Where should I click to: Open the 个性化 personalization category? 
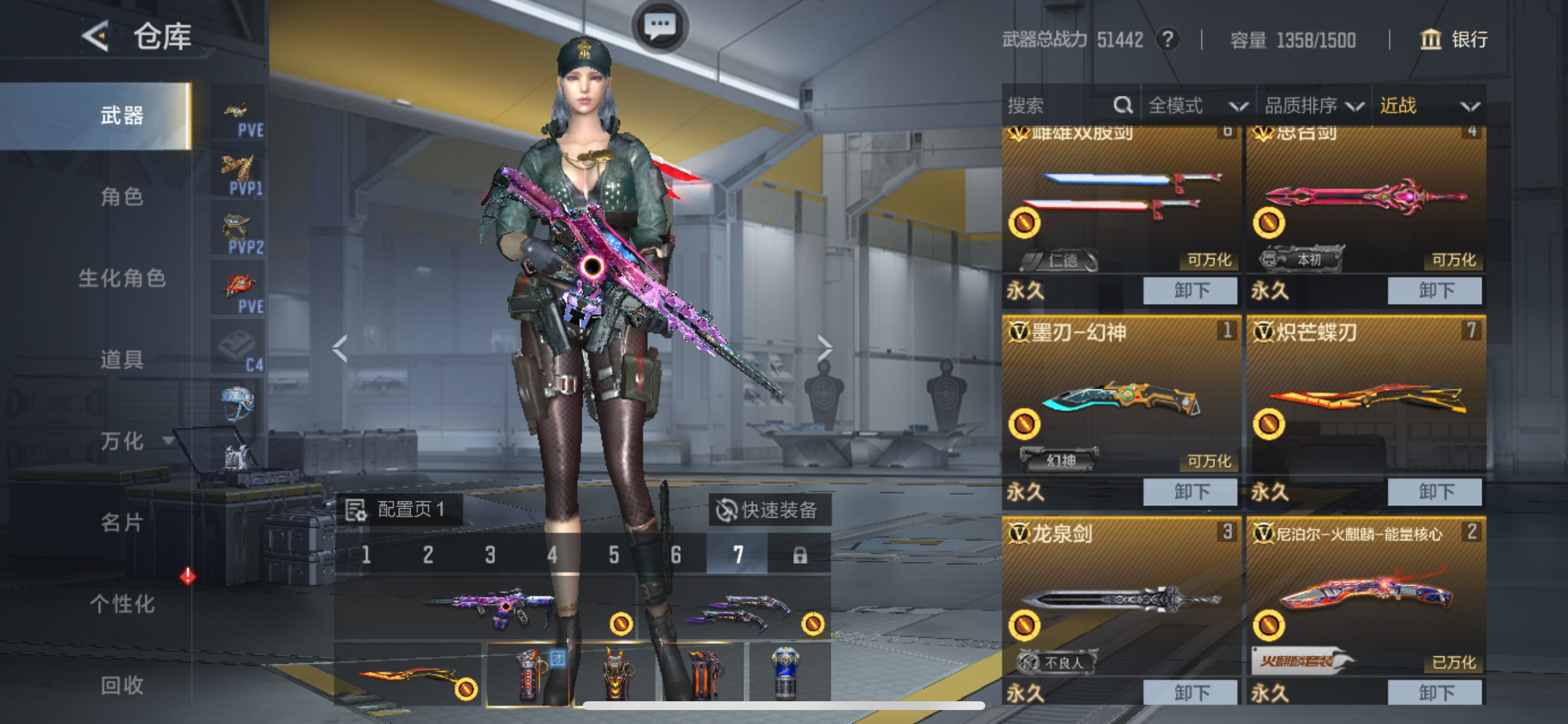pyautogui.click(x=121, y=603)
